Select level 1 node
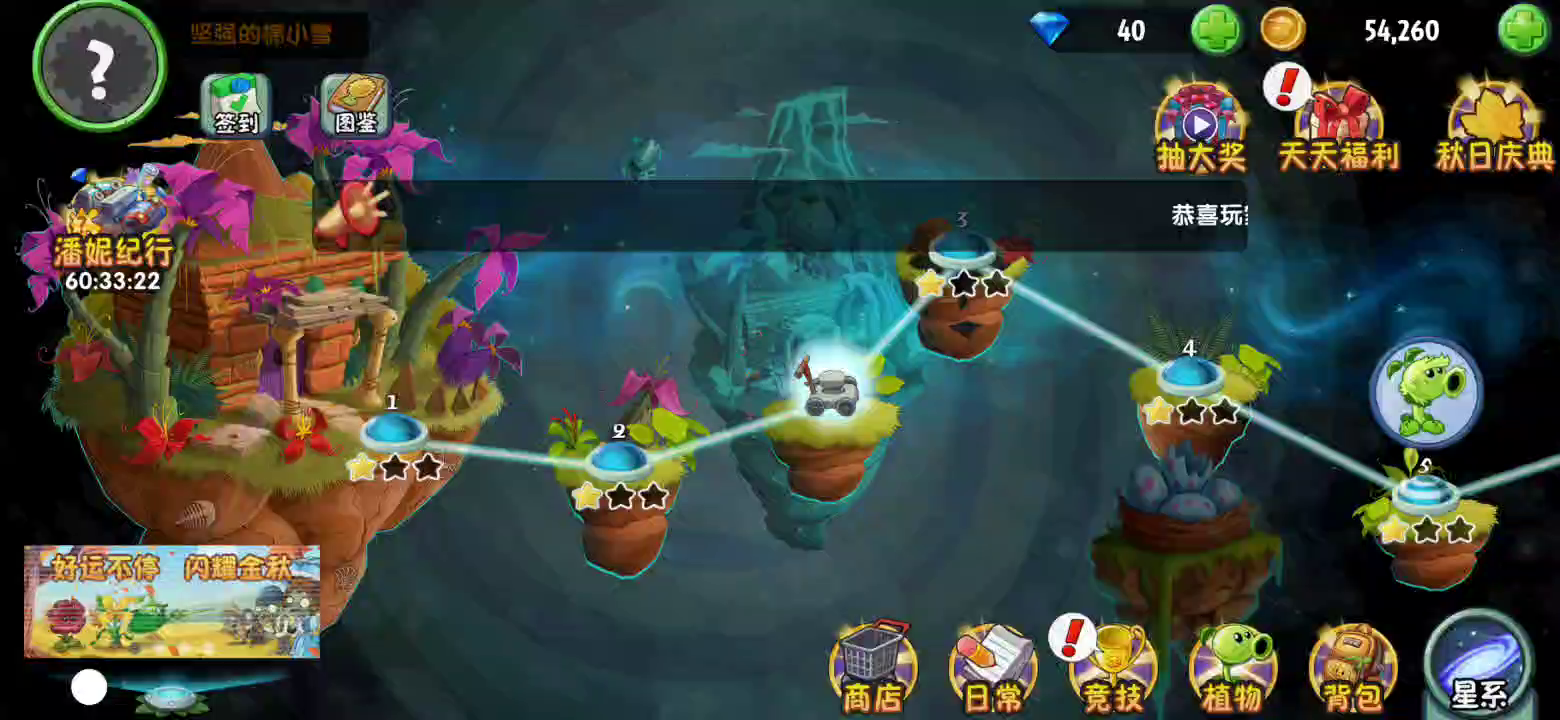 tap(393, 434)
